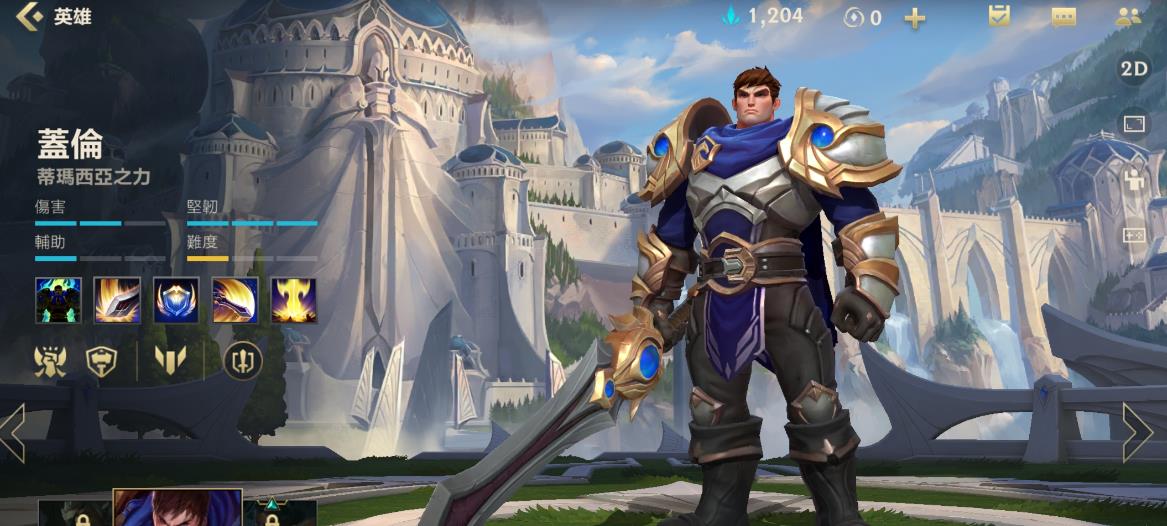Image resolution: width=1167 pixels, height=526 pixels.
Task: Add currency with the plus button
Action: pos(914,18)
